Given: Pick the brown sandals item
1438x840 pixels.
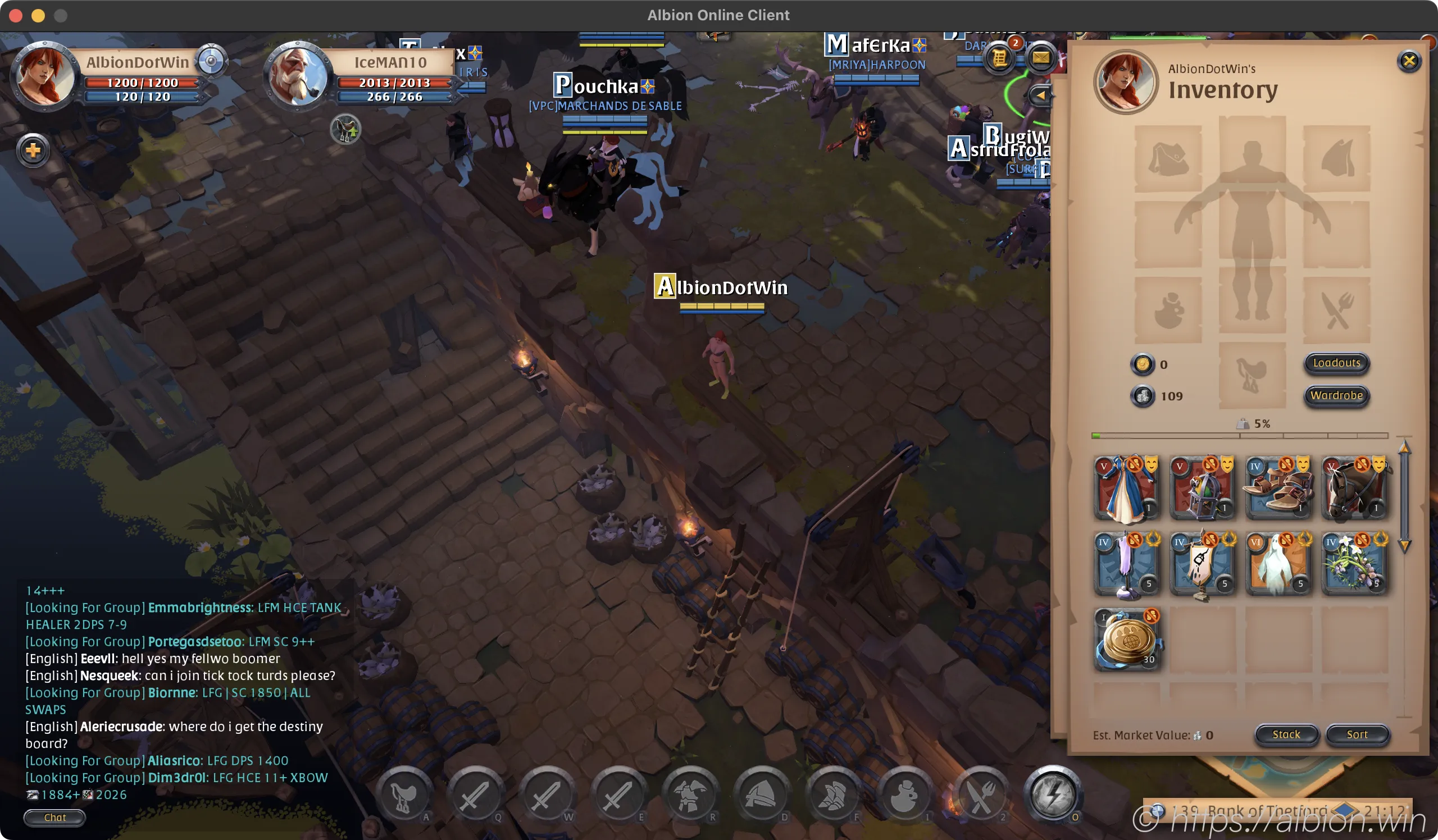Looking at the screenshot, I should pos(1278,489).
